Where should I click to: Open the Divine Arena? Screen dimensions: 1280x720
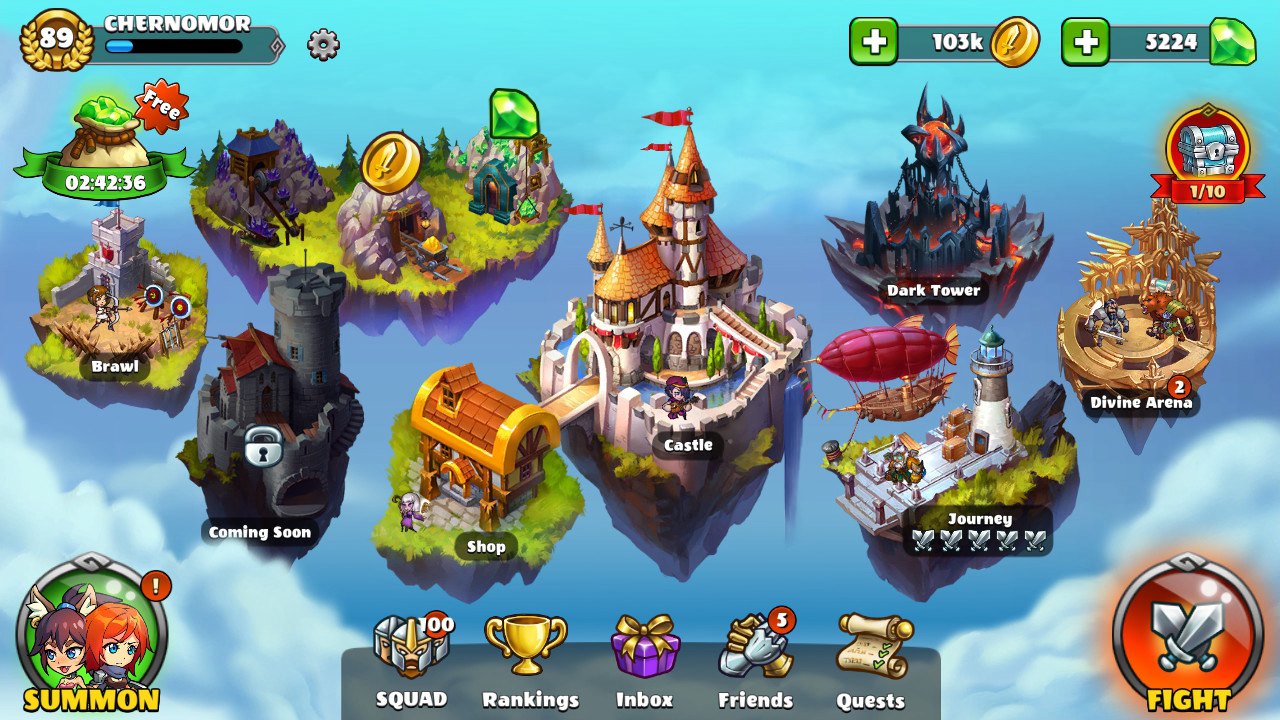pos(1140,320)
